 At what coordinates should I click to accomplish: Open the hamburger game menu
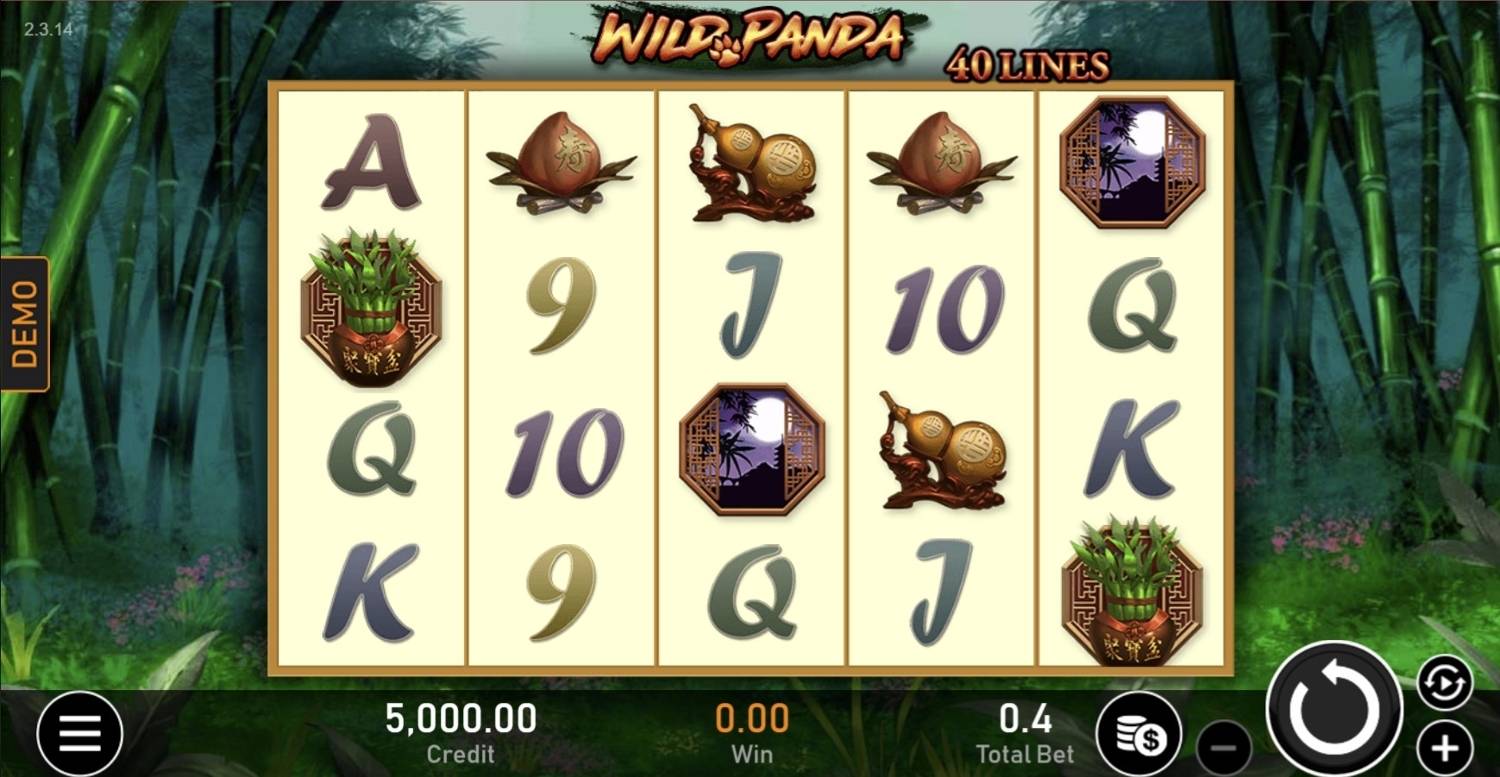80,734
